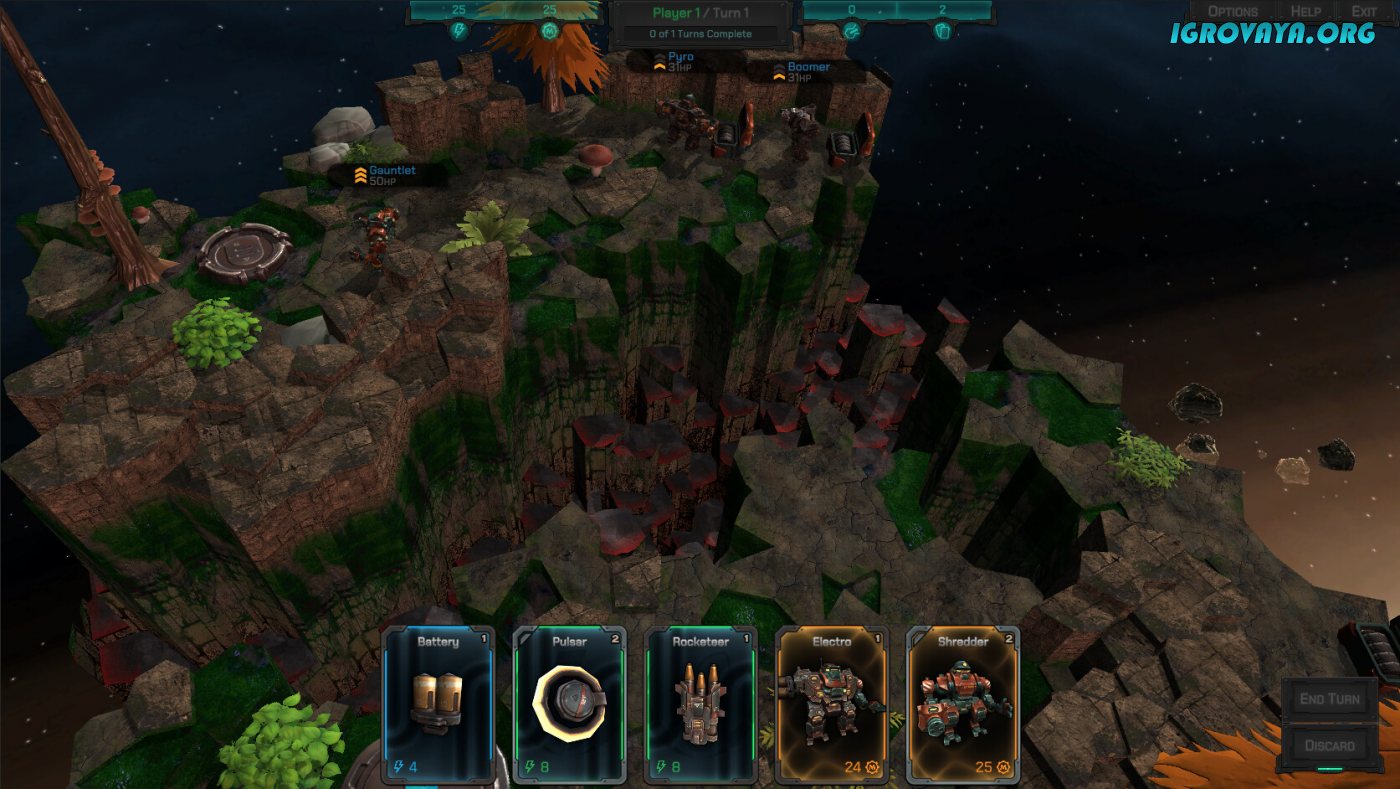This screenshot has height=789, width=1400.
Task: Select the Boomer unit label
Action: (806, 72)
